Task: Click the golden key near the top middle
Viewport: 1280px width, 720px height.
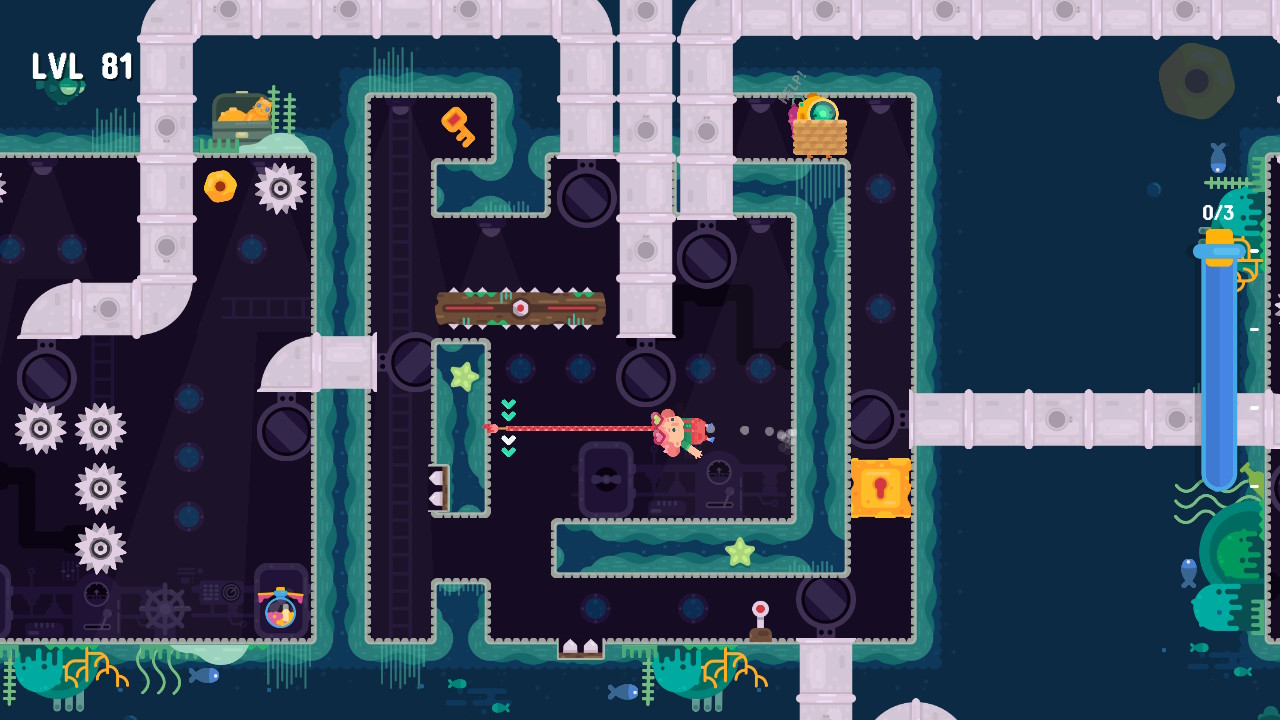Action: coord(458,128)
